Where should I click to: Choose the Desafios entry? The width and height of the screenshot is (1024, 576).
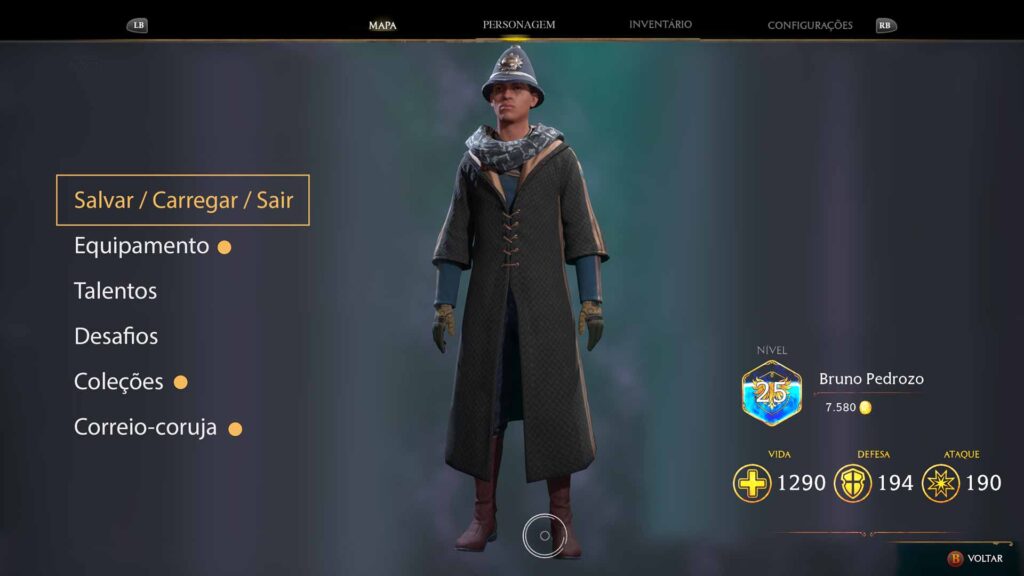point(116,336)
